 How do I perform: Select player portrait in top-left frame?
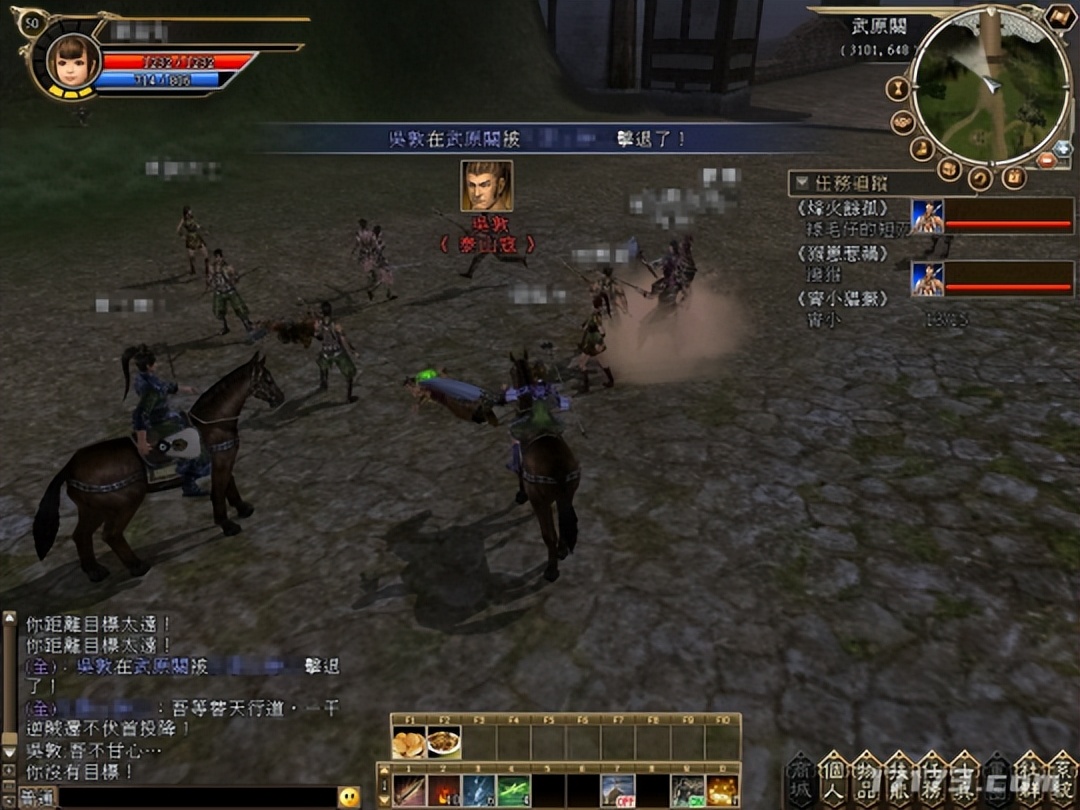72,62
